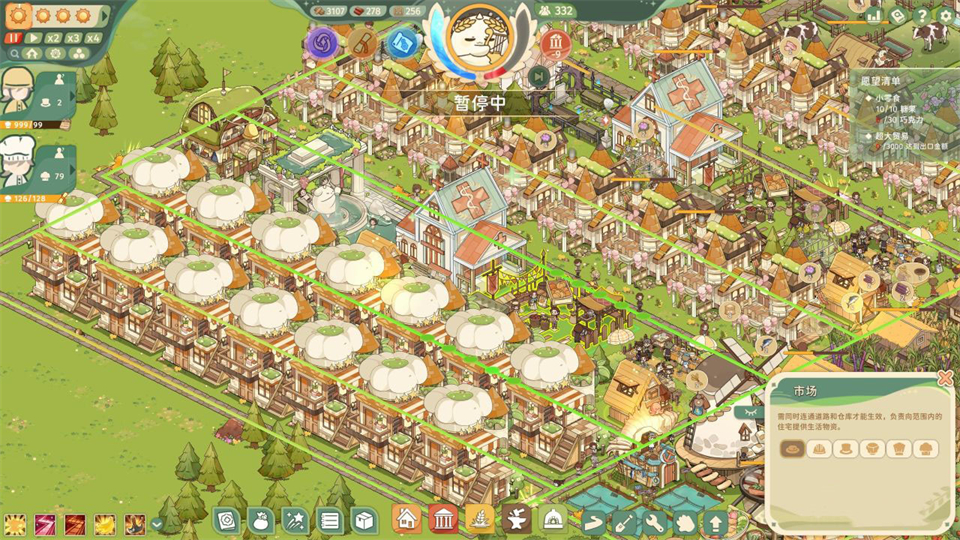Click the red bank building round icon
960x540 pixels.
pyautogui.click(x=555, y=43)
